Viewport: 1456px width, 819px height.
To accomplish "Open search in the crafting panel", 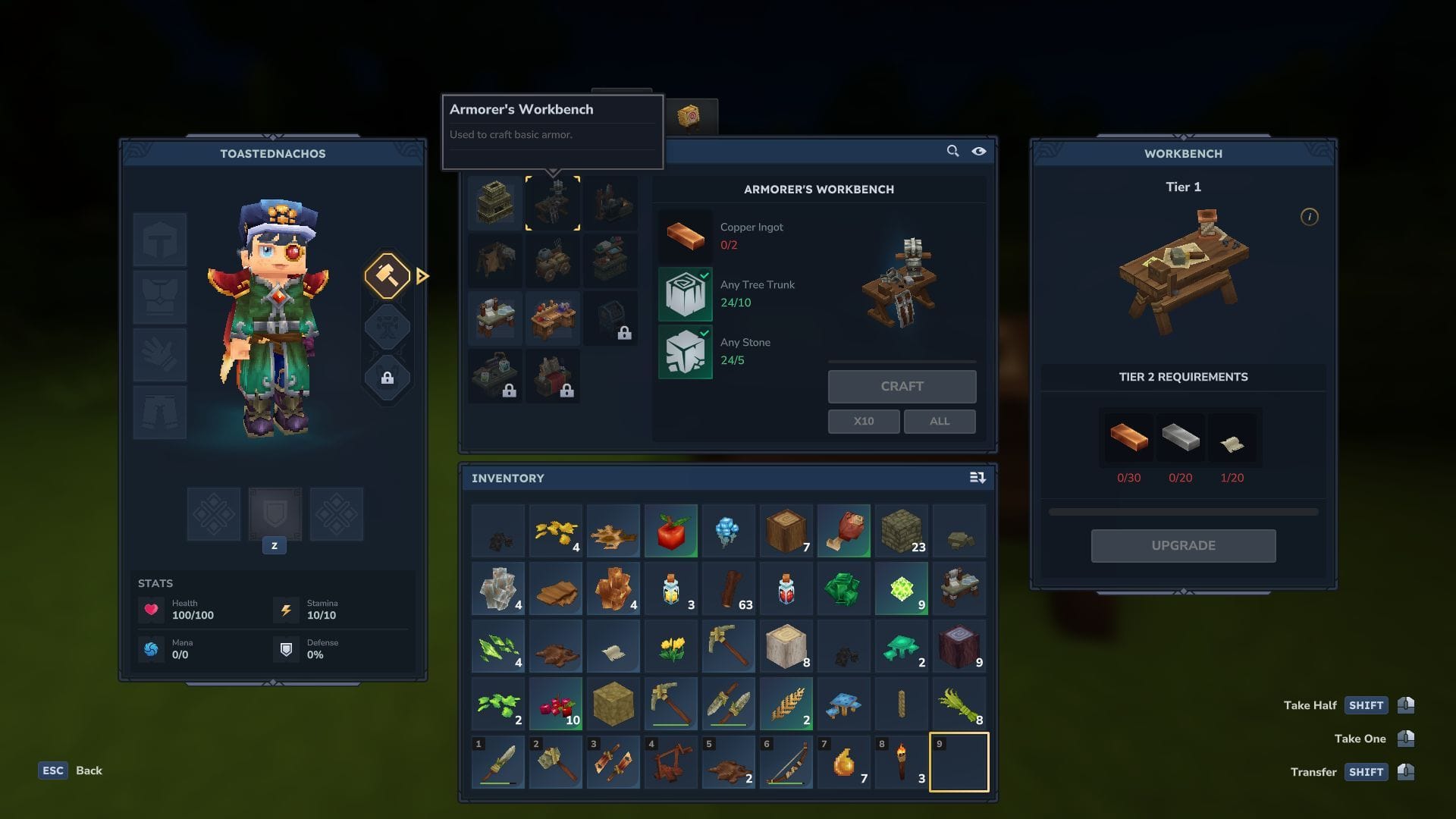I will 952,151.
